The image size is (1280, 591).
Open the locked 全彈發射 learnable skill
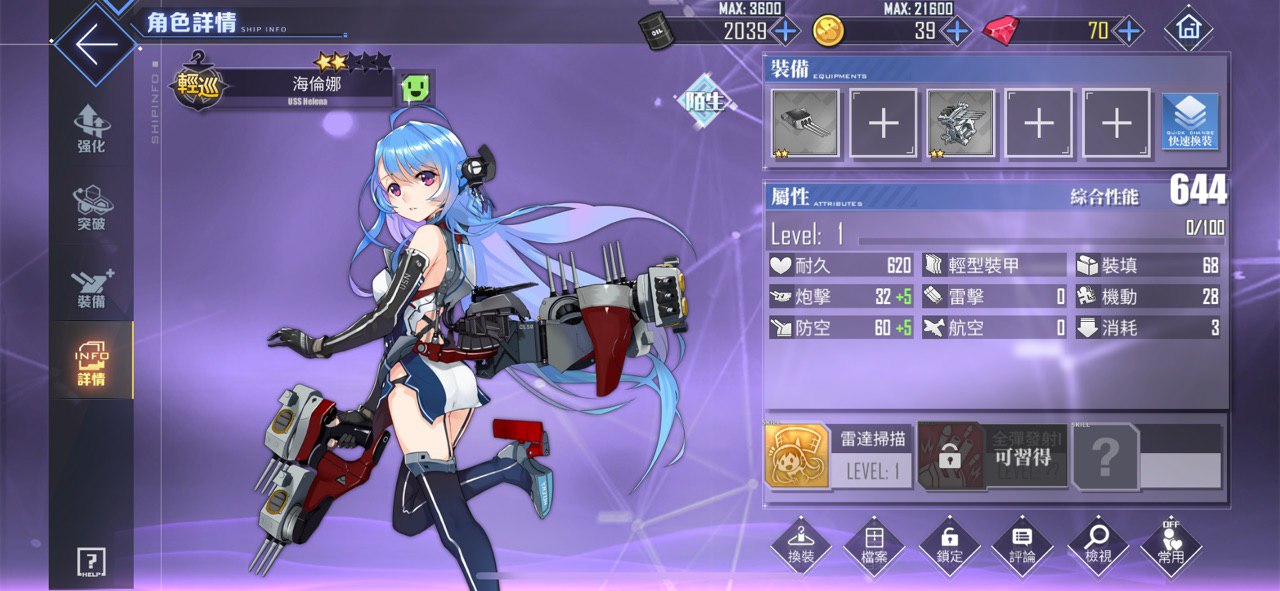click(992, 455)
